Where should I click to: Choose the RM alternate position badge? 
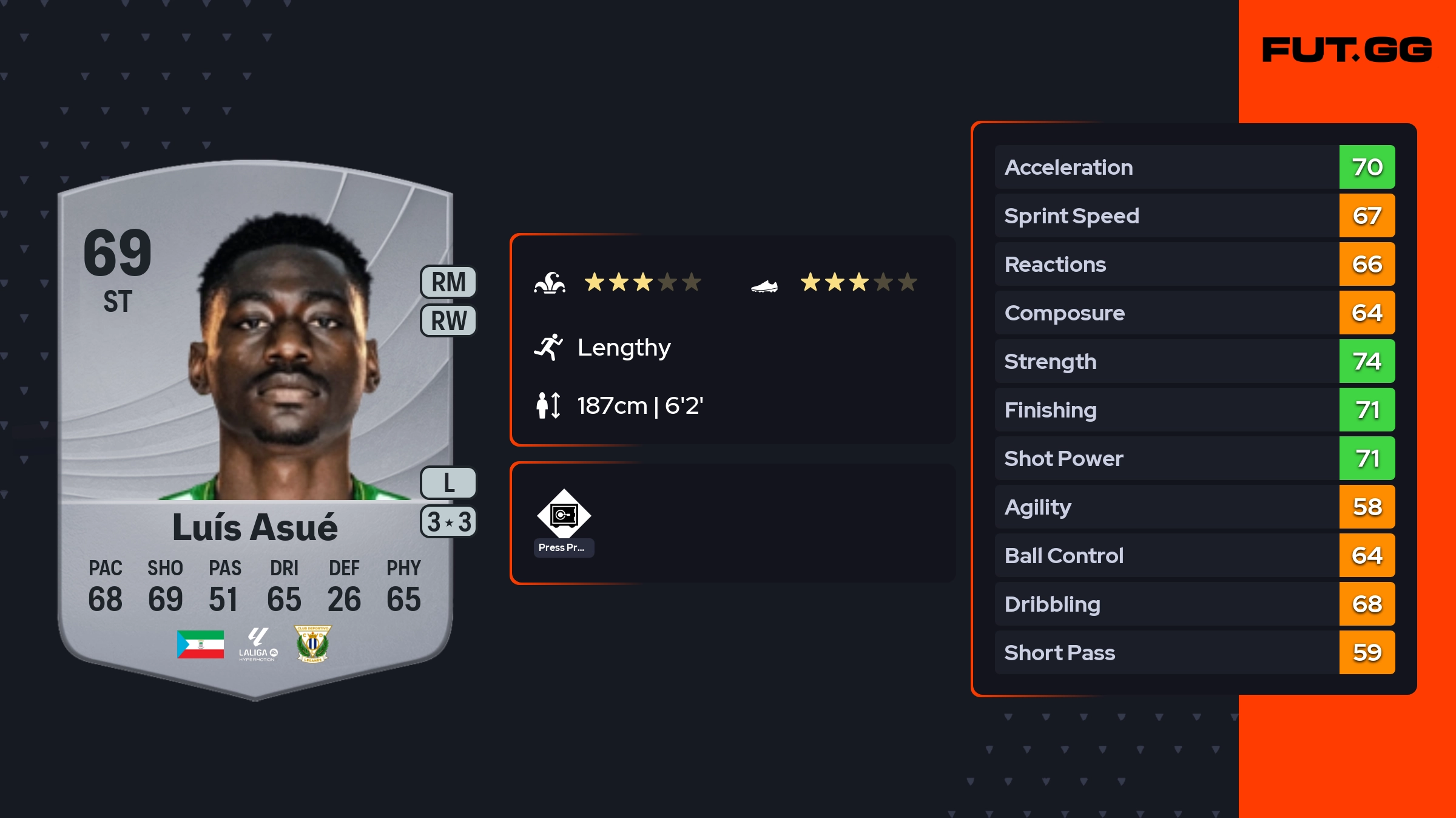point(448,282)
